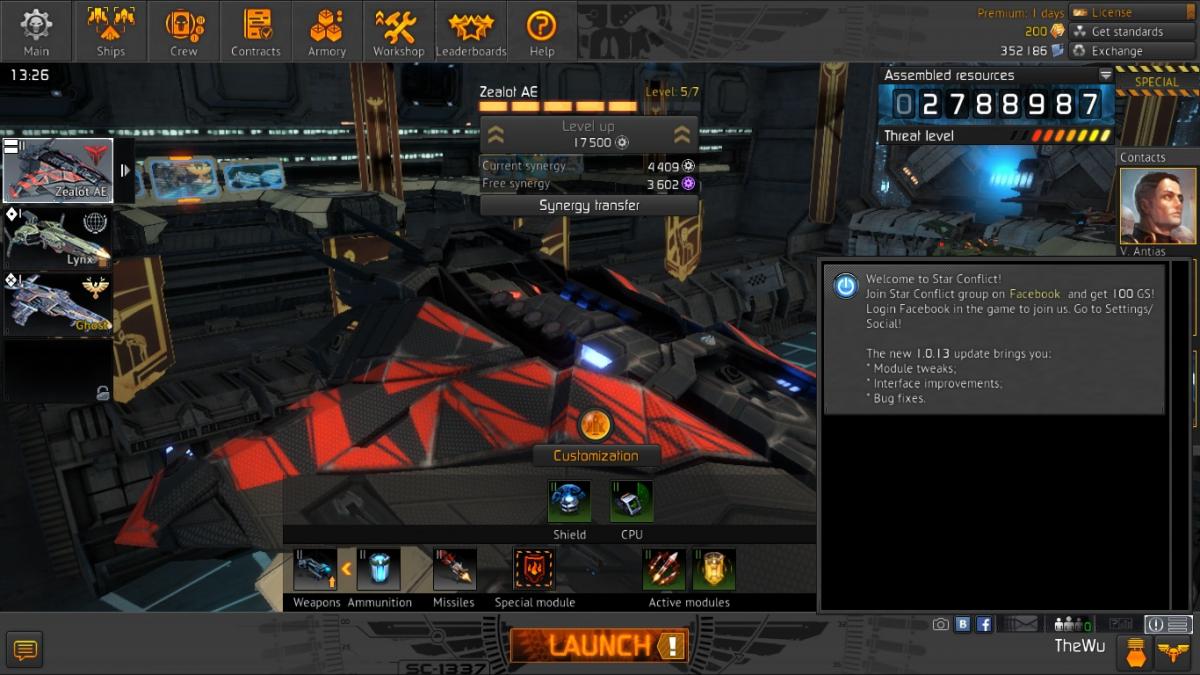Image resolution: width=1200 pixels, height=675 pixels.
Task: Go to the Armory
Action: pyautogui.click(x=327, y=32)
